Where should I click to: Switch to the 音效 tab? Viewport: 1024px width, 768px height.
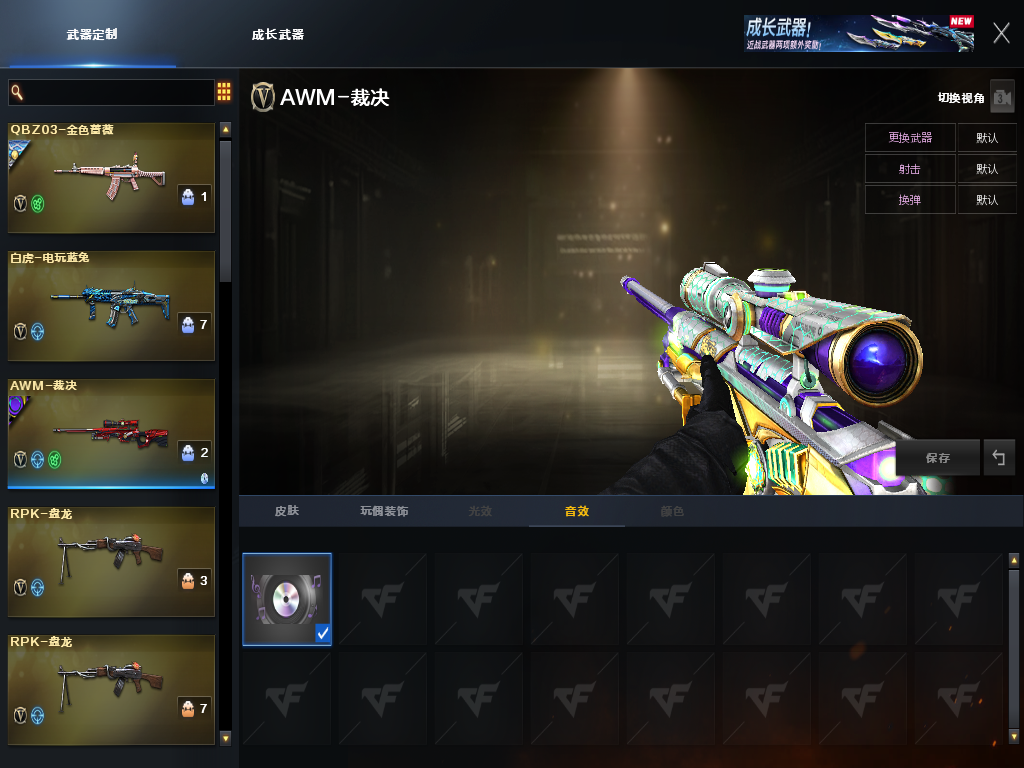577,511
